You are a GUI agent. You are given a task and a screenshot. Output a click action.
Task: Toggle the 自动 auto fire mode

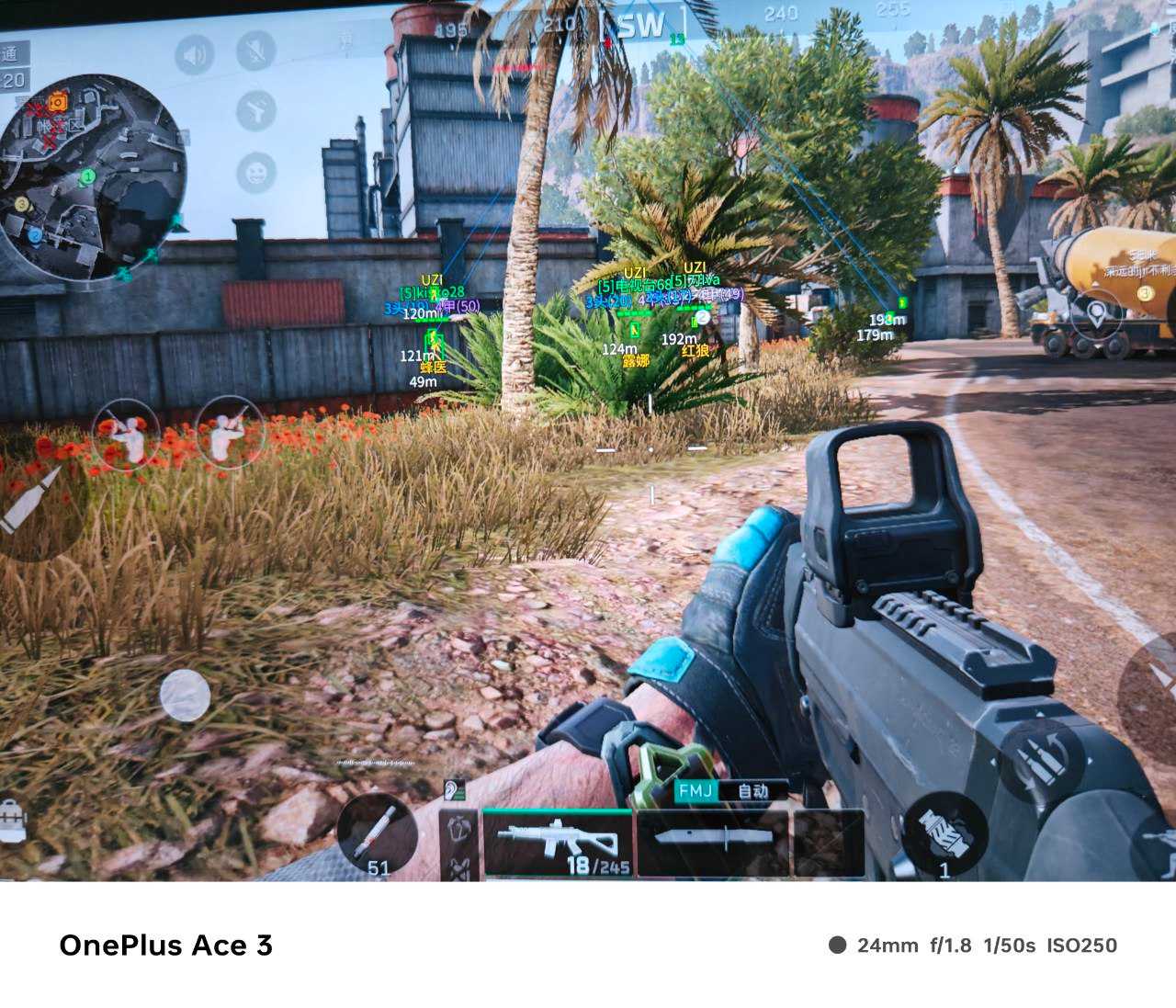(x=753, y=791)
